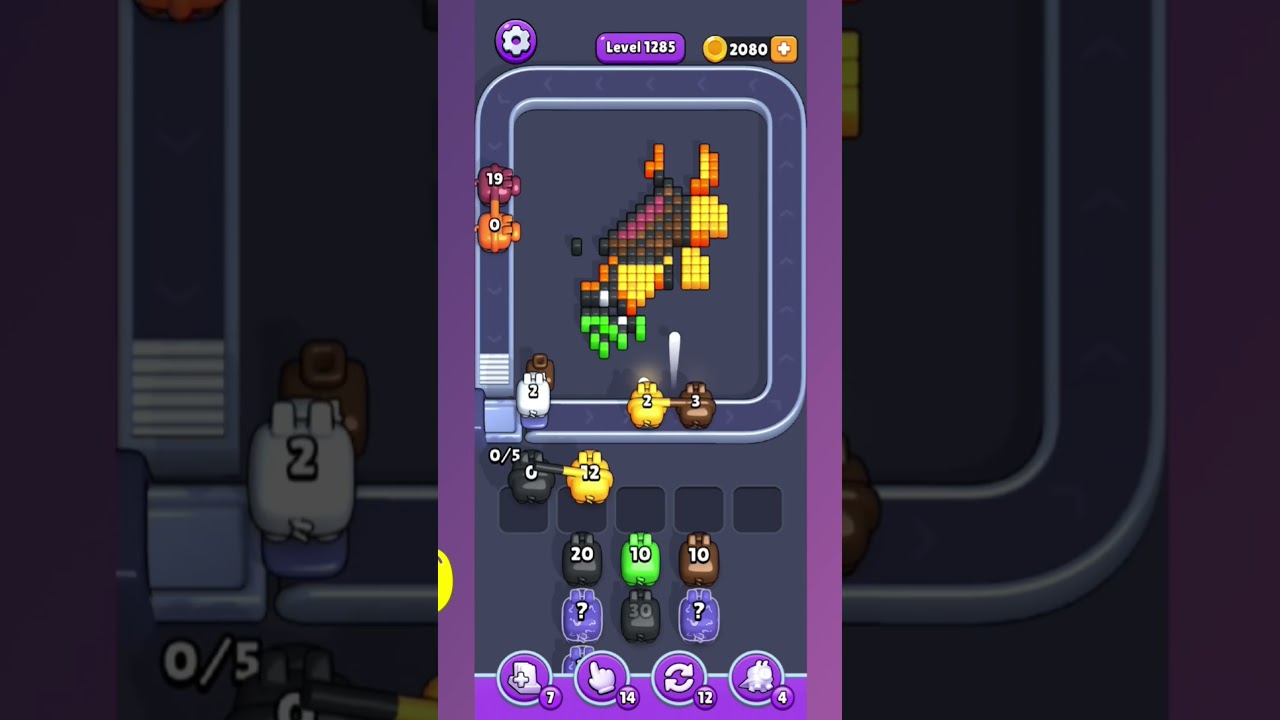1280x720 pixels.
Task: Reveal the right purple mystery bug
Action: coord(697,612)
